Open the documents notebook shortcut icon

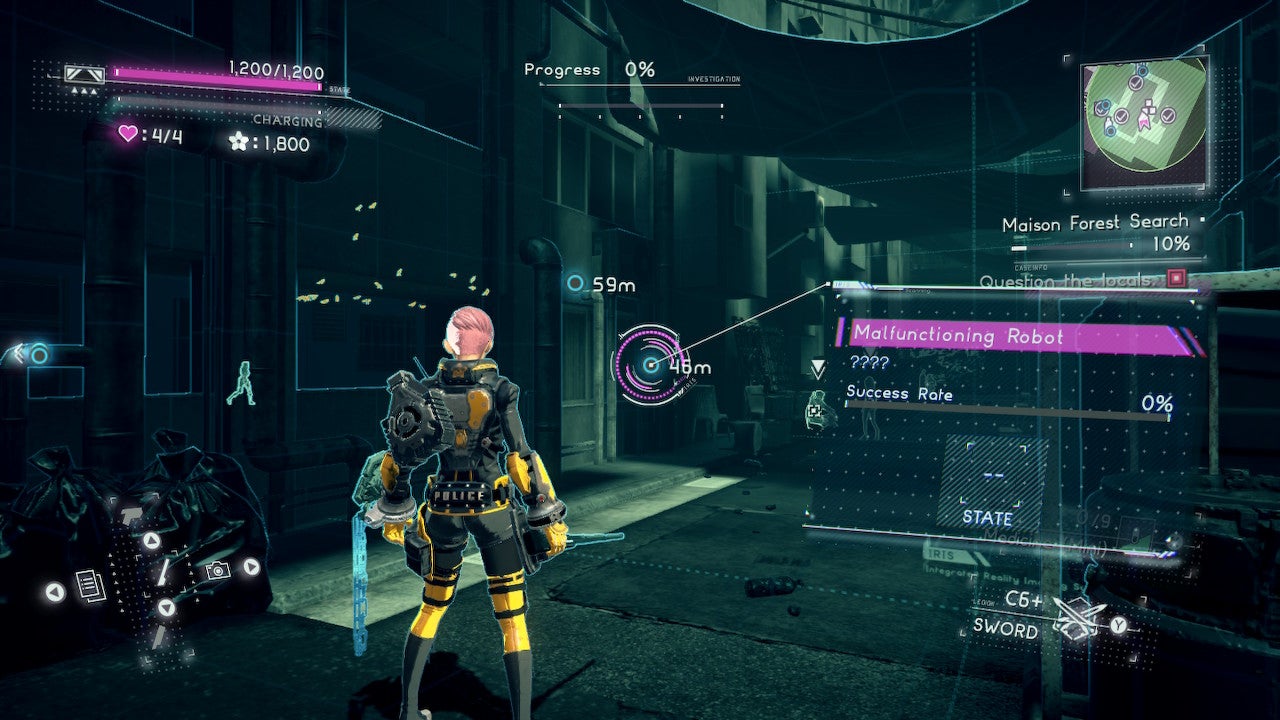pos(91,586)
